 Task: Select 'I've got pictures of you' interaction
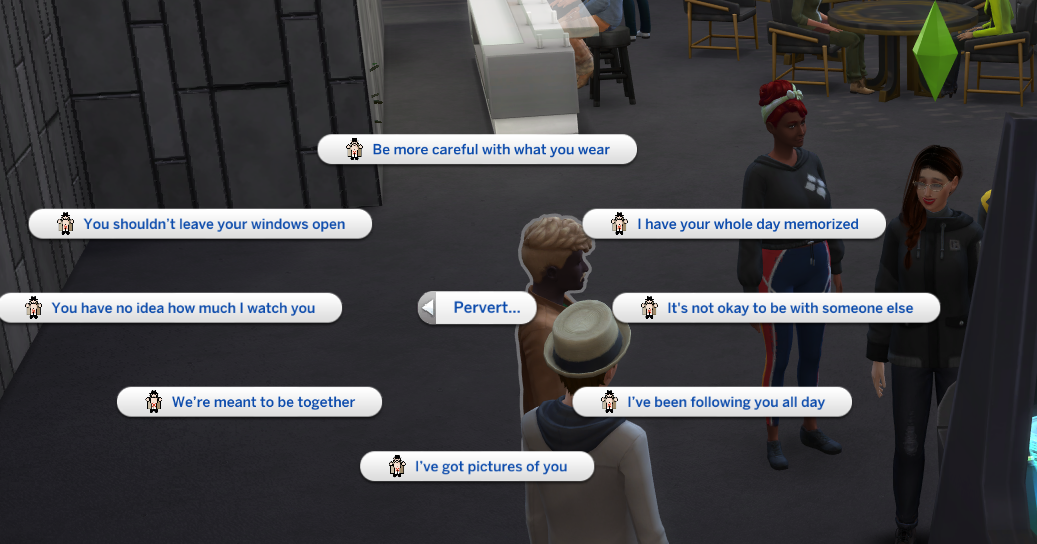point(477,466)
